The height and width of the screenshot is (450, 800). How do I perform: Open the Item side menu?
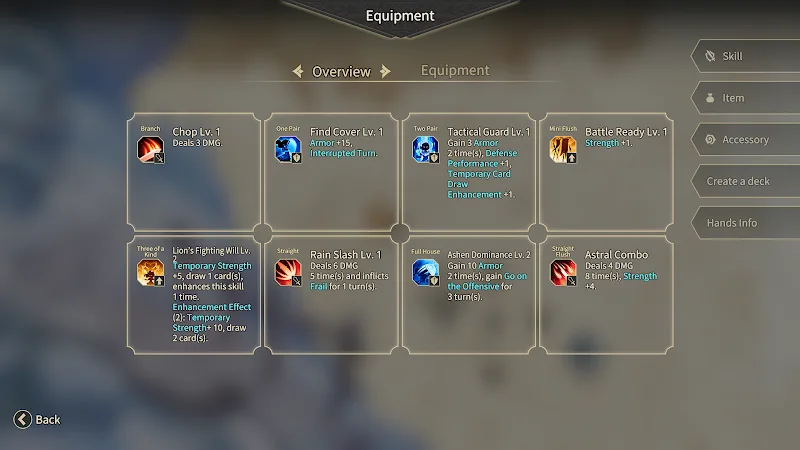745,98
